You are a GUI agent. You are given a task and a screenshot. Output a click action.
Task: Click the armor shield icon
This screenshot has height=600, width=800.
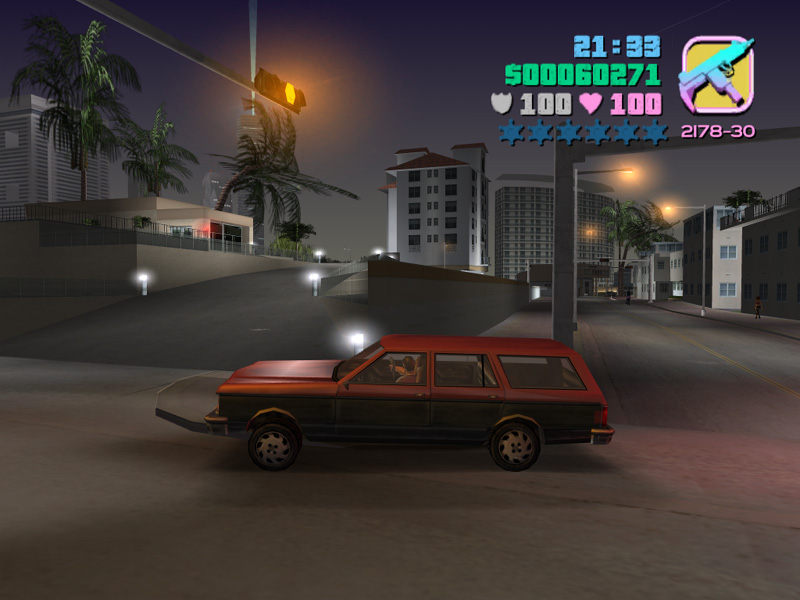coord(502,103)
